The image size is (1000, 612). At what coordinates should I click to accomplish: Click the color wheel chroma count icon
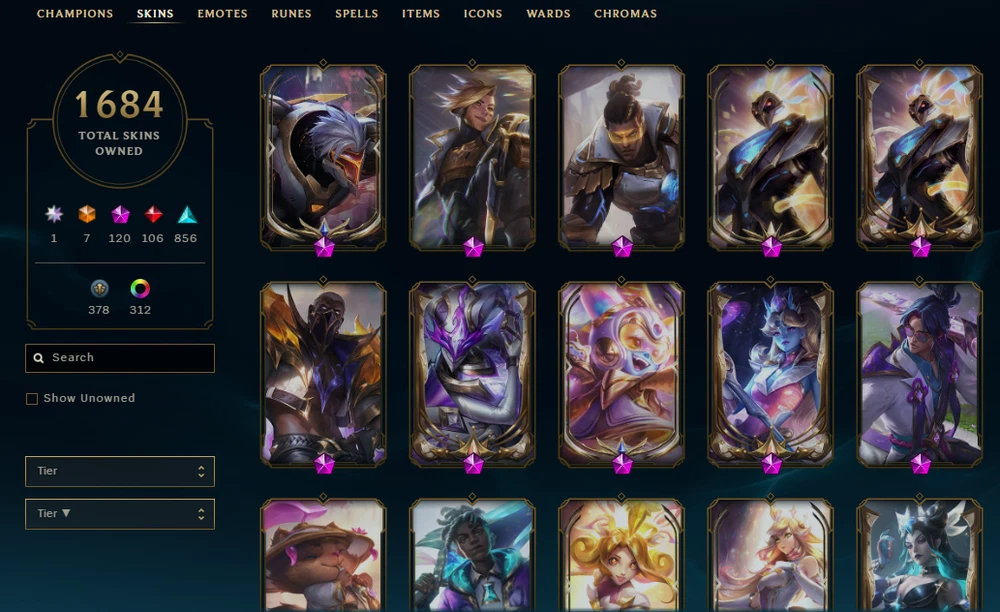[x=140, y=289]
